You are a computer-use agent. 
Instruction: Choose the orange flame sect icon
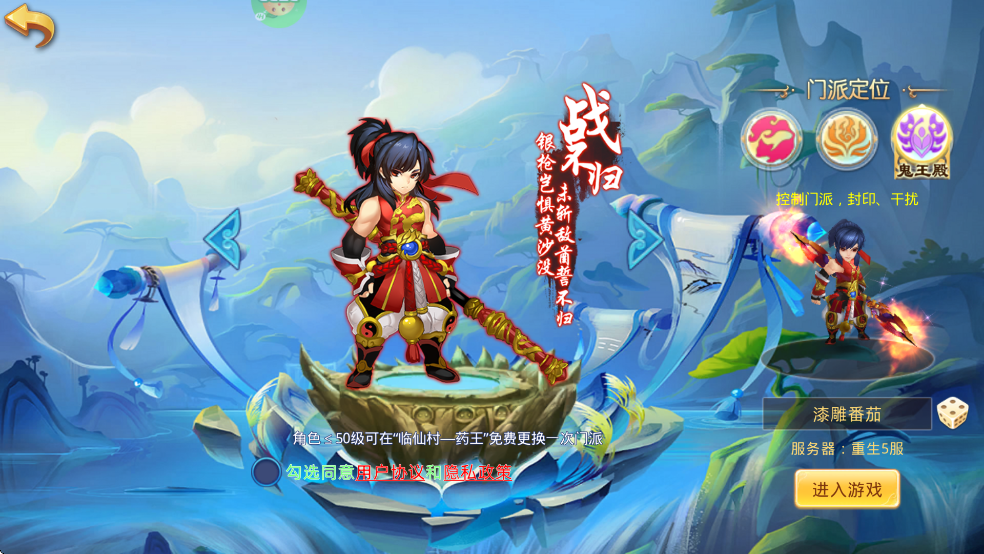[x=846, y=139]
